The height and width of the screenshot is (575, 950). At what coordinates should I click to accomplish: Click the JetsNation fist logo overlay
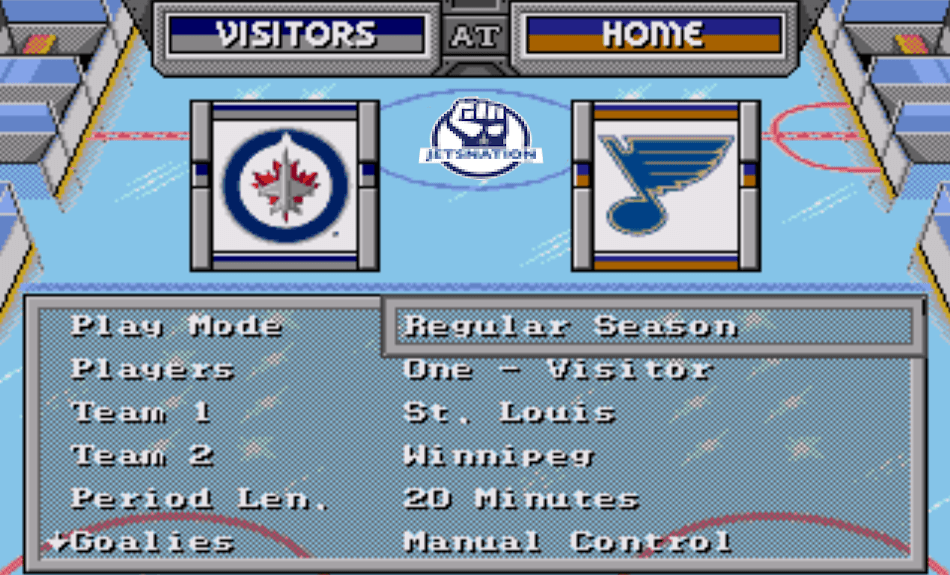(x=481, y=137)
